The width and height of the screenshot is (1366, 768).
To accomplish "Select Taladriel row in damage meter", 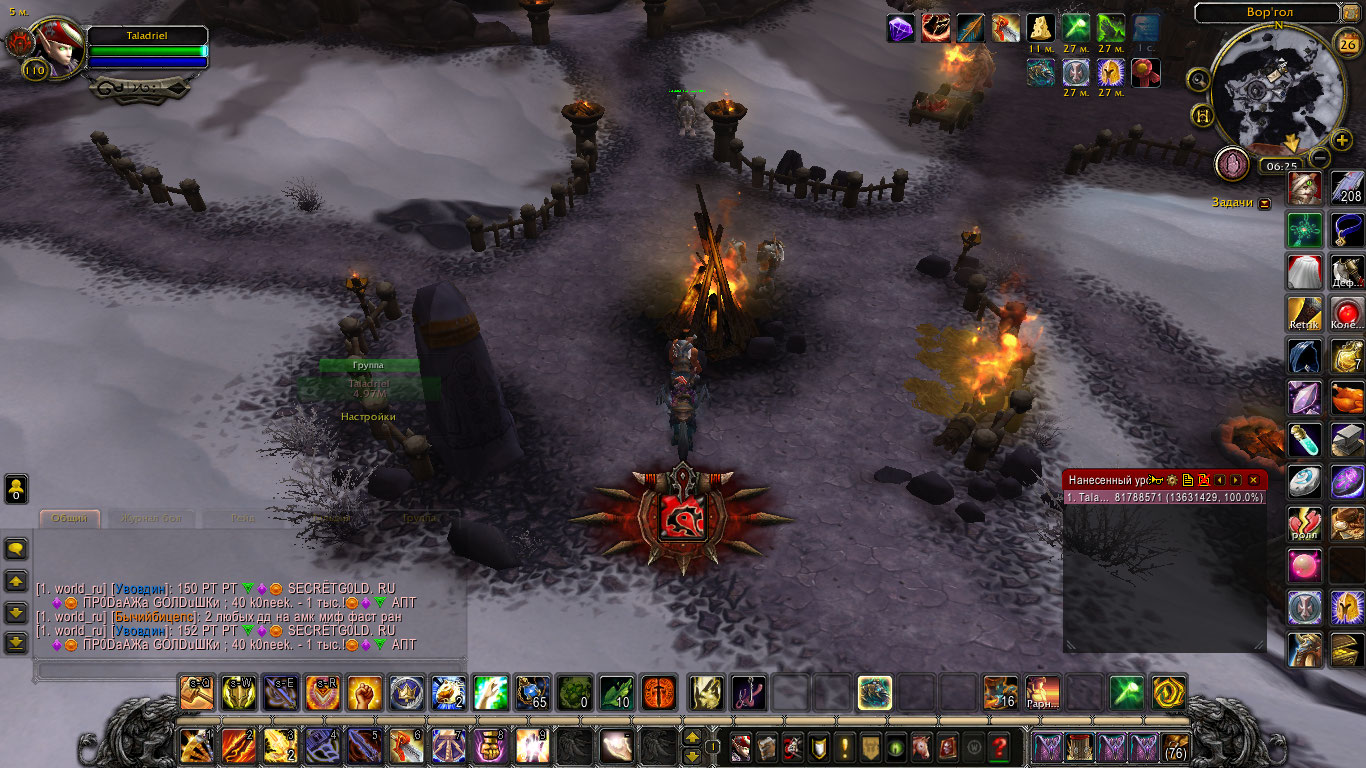I will click(x=1164, y=497).
